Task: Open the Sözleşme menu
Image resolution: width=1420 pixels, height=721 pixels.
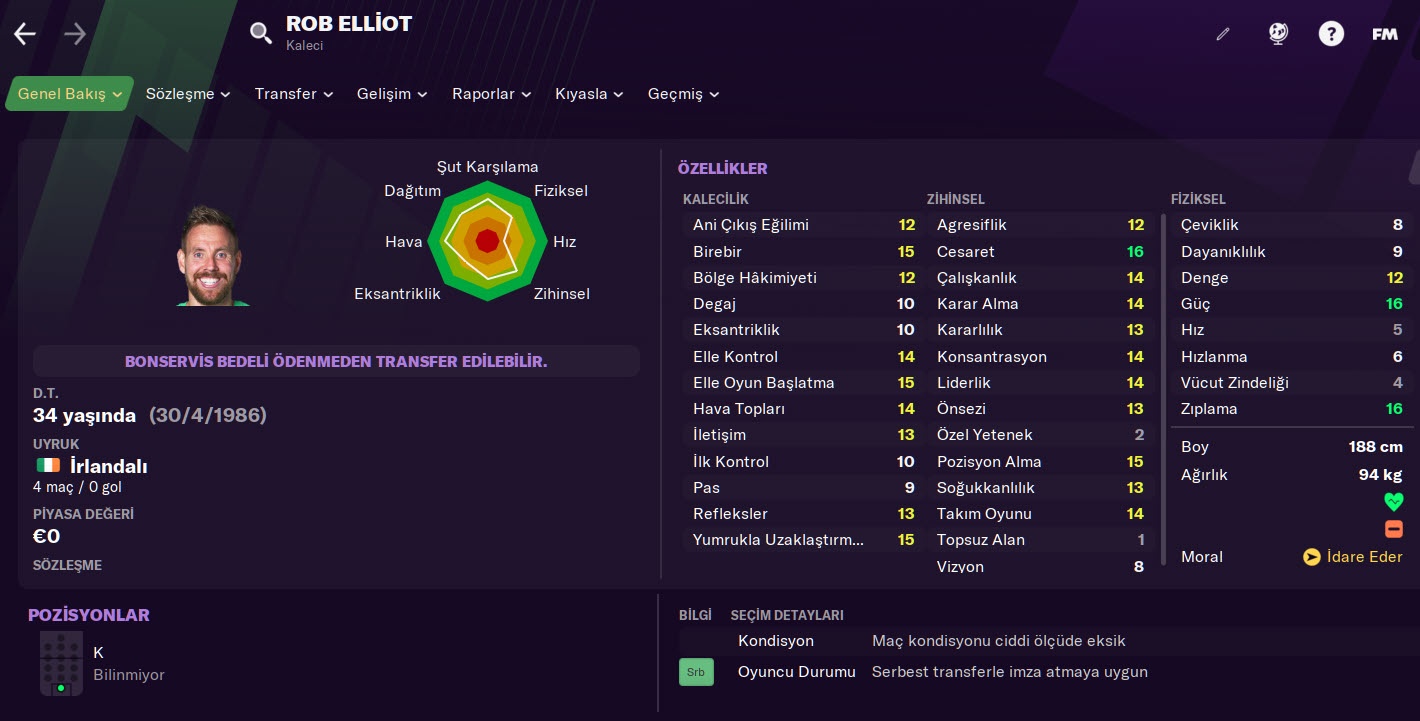Action: coord(188,94)
